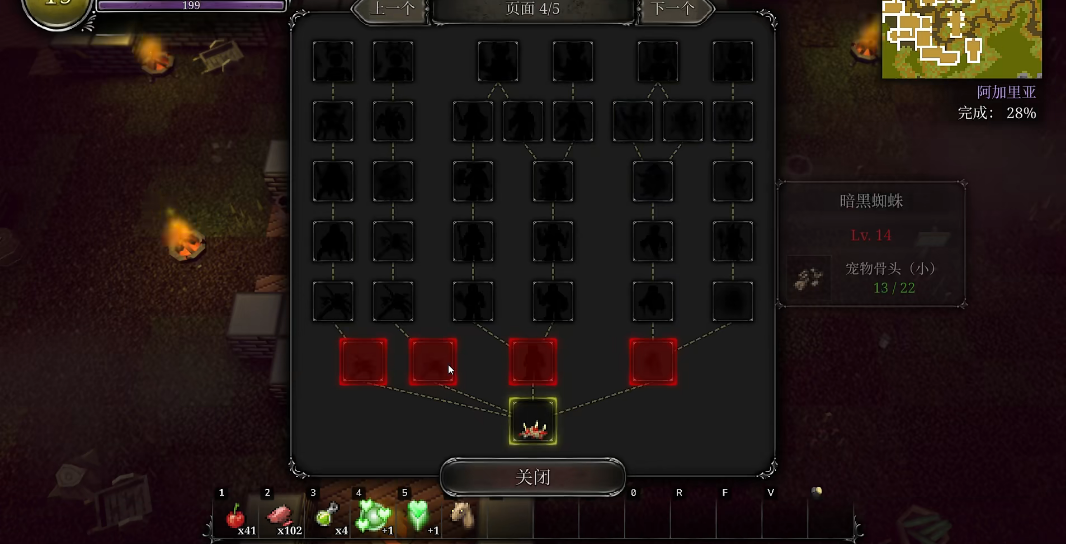
Task: Activate the green hearts cluster skill
Action: [x=372, y=516]
